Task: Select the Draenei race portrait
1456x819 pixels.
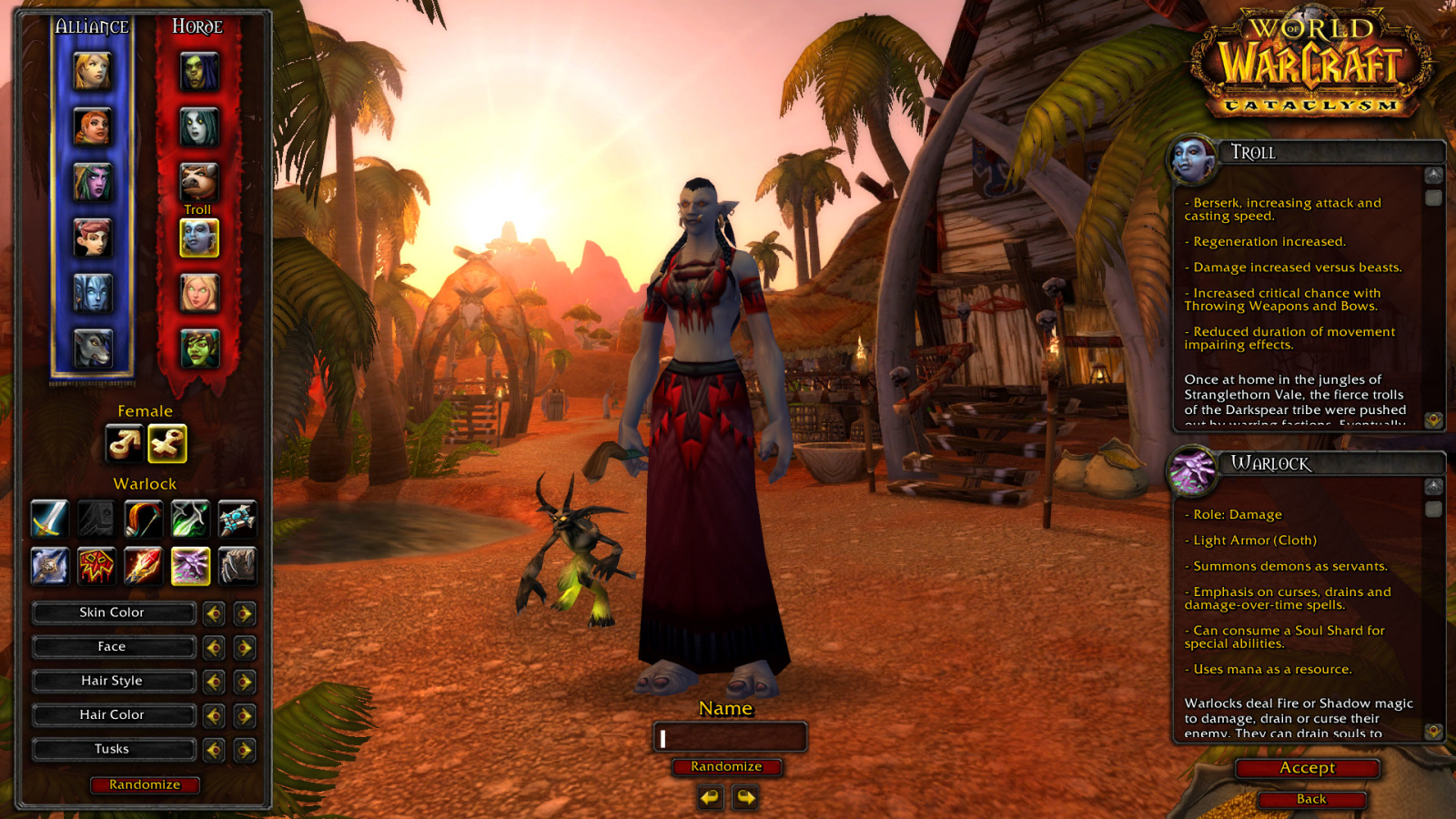Action: [92, 293]
